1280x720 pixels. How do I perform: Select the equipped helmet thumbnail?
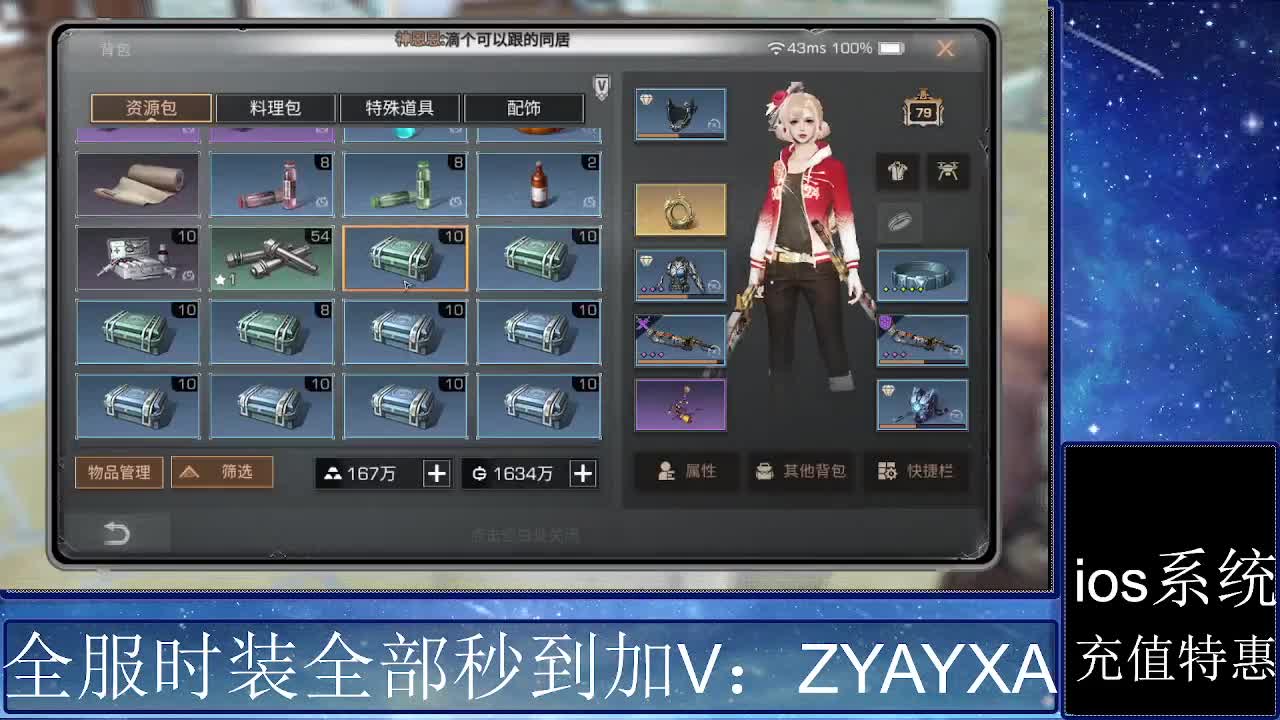(x=681, y=112)
